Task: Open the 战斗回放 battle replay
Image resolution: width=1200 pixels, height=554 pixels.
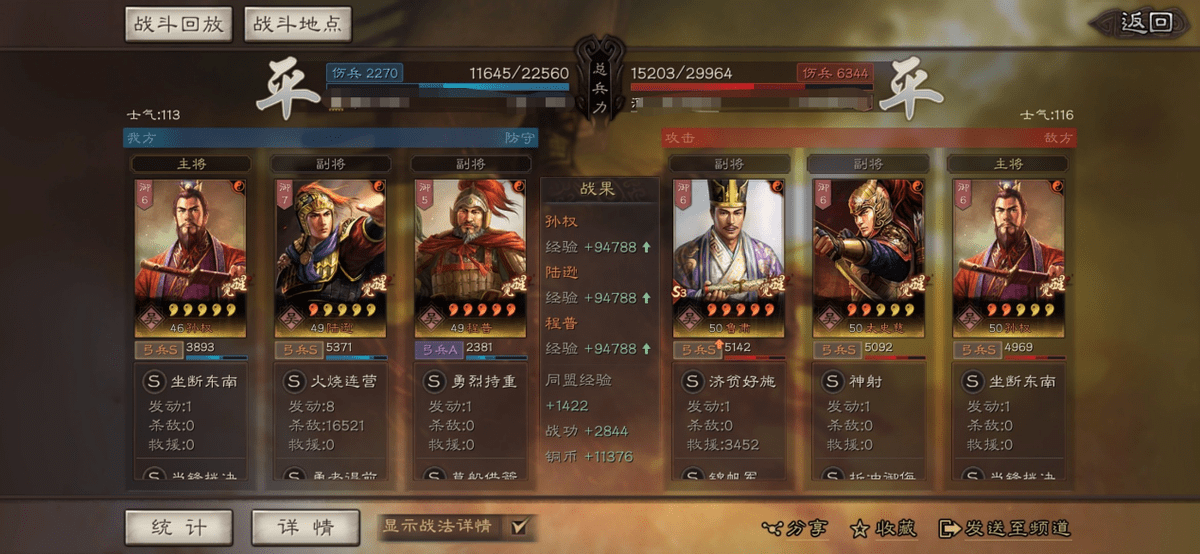Action: point(179,24)
